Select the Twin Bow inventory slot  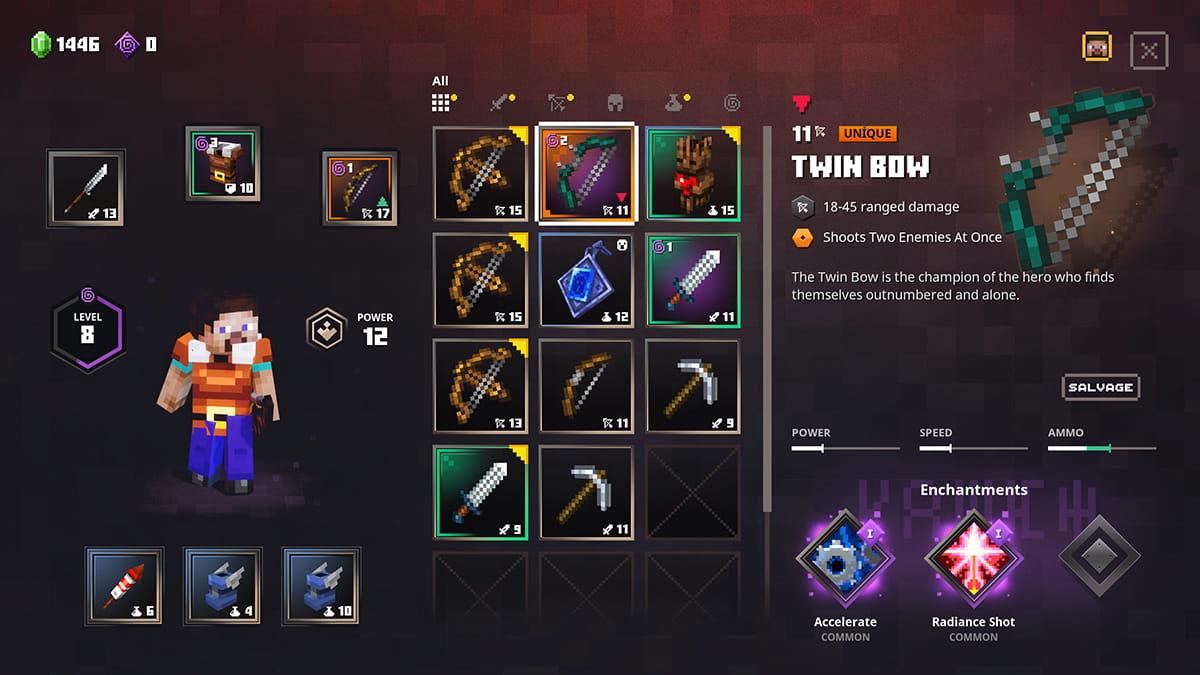pyautogui.click(x=586, y=173)
